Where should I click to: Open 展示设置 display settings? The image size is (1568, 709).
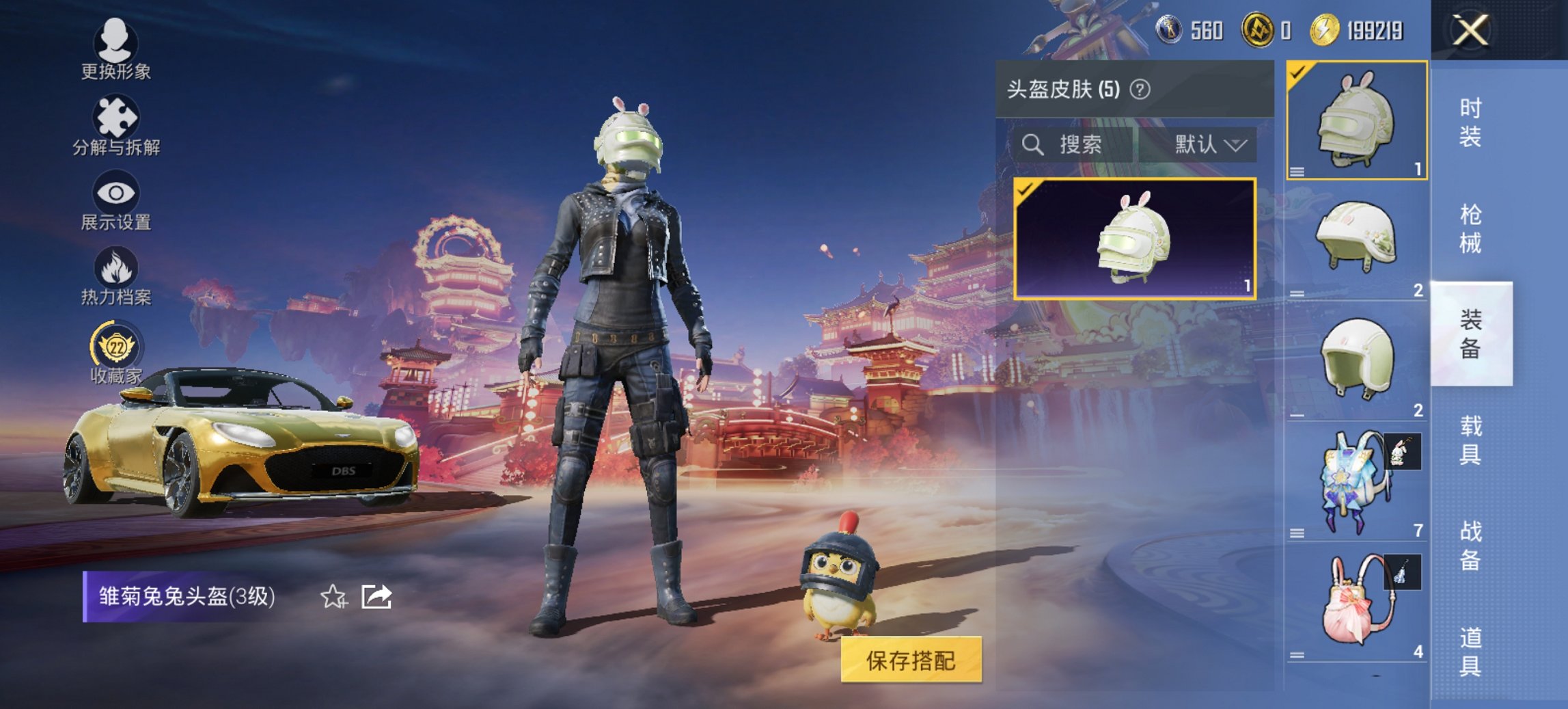116,202
